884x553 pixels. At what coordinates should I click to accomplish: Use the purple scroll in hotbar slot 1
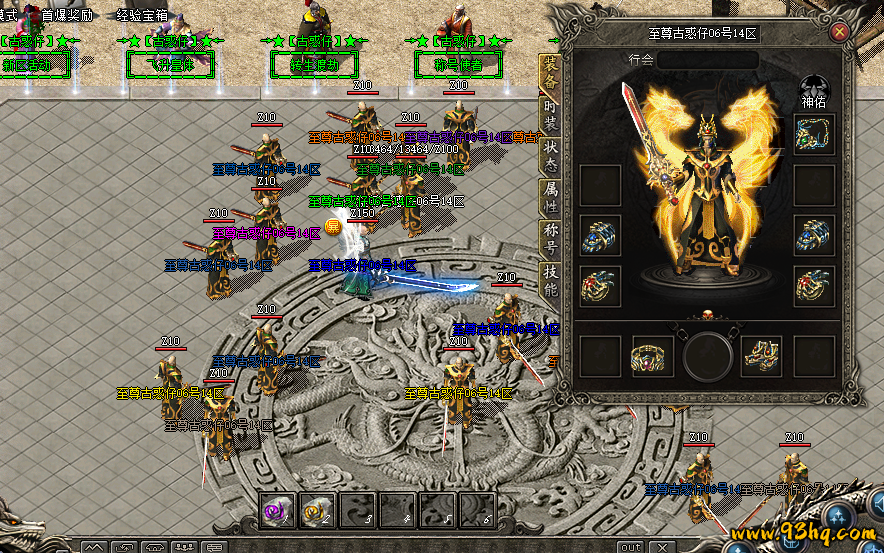pos(273,510)
